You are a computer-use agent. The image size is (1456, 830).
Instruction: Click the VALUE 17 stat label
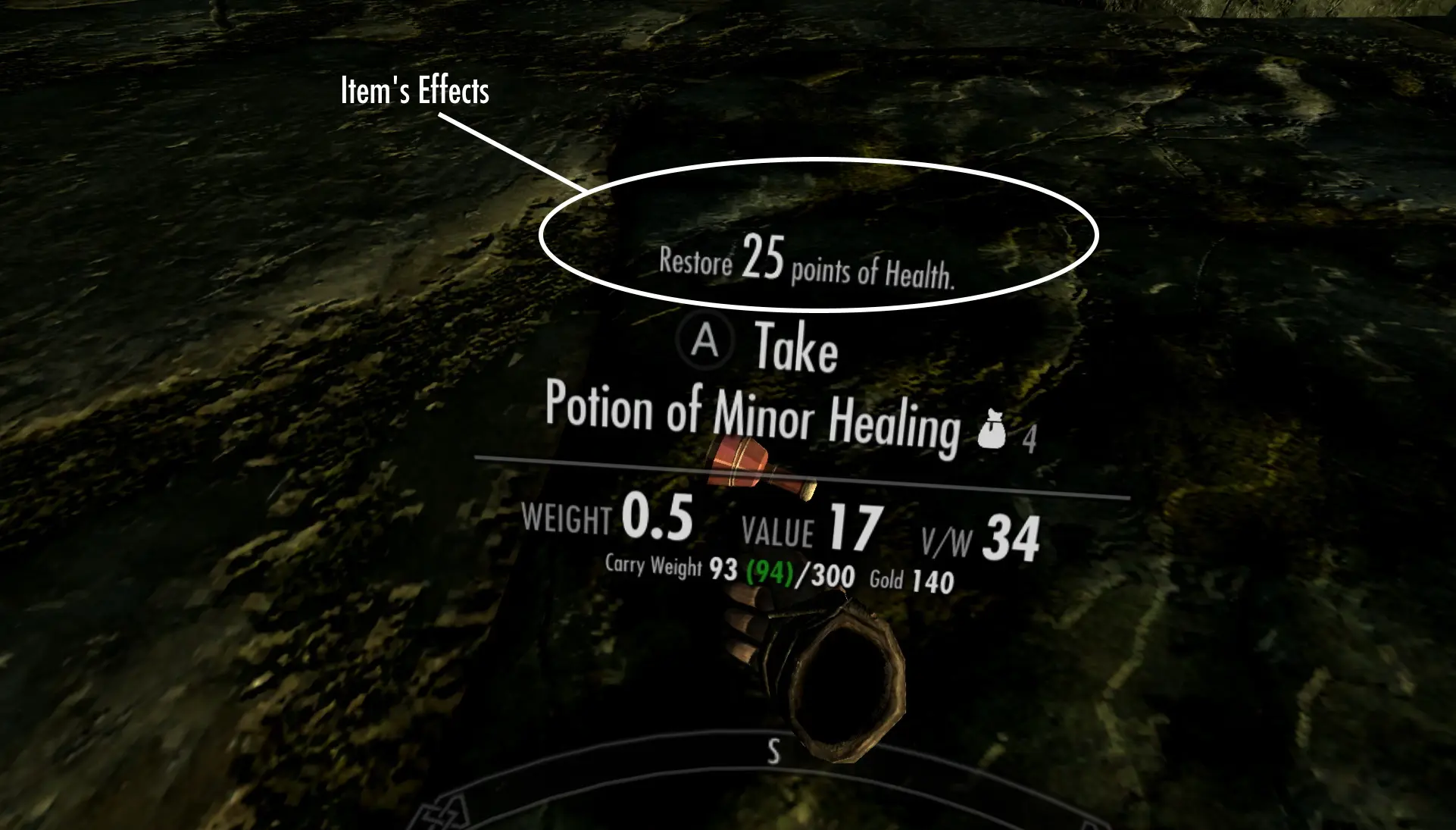pos(811,528)
